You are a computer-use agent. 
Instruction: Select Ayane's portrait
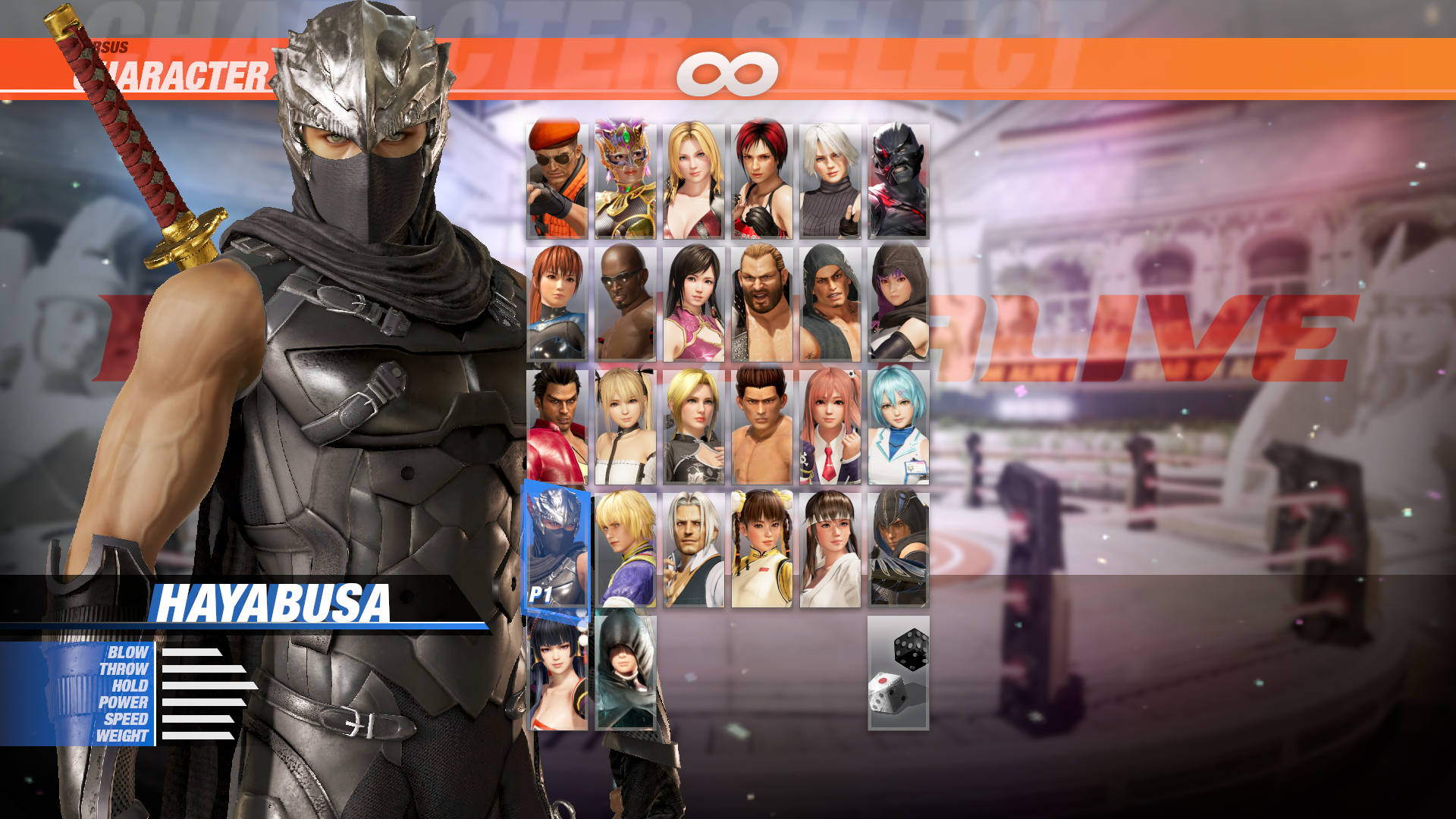coord(899,303)
